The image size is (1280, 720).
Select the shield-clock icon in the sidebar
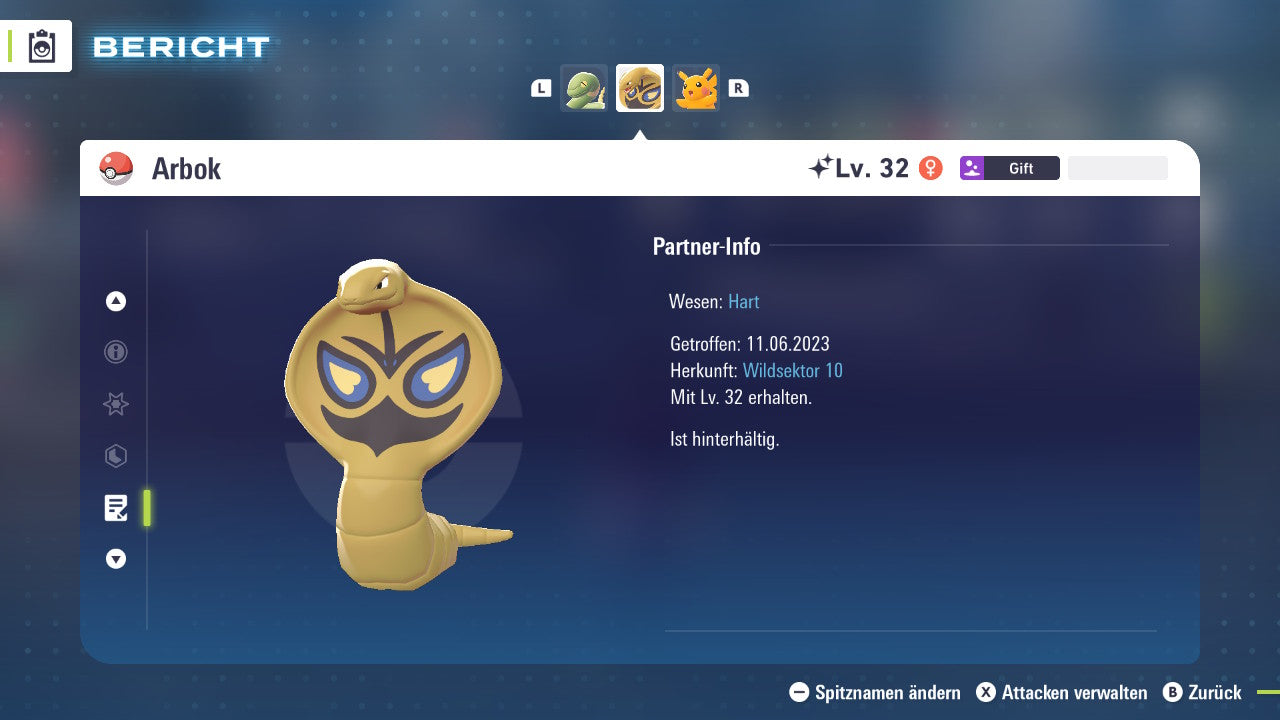pos(116,456)
